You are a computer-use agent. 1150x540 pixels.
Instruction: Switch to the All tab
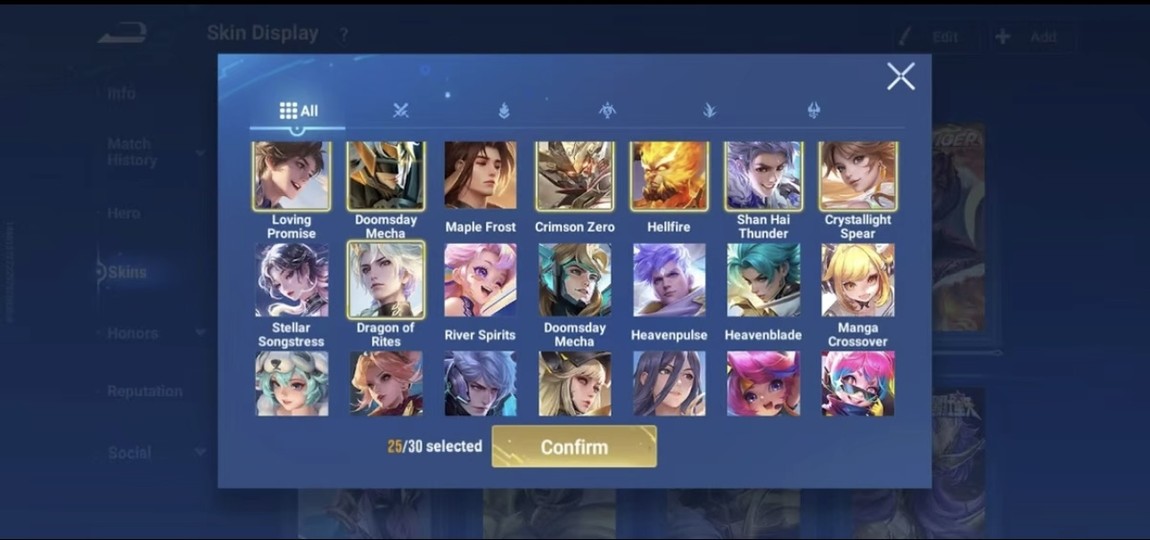click(x=298, y=111)
